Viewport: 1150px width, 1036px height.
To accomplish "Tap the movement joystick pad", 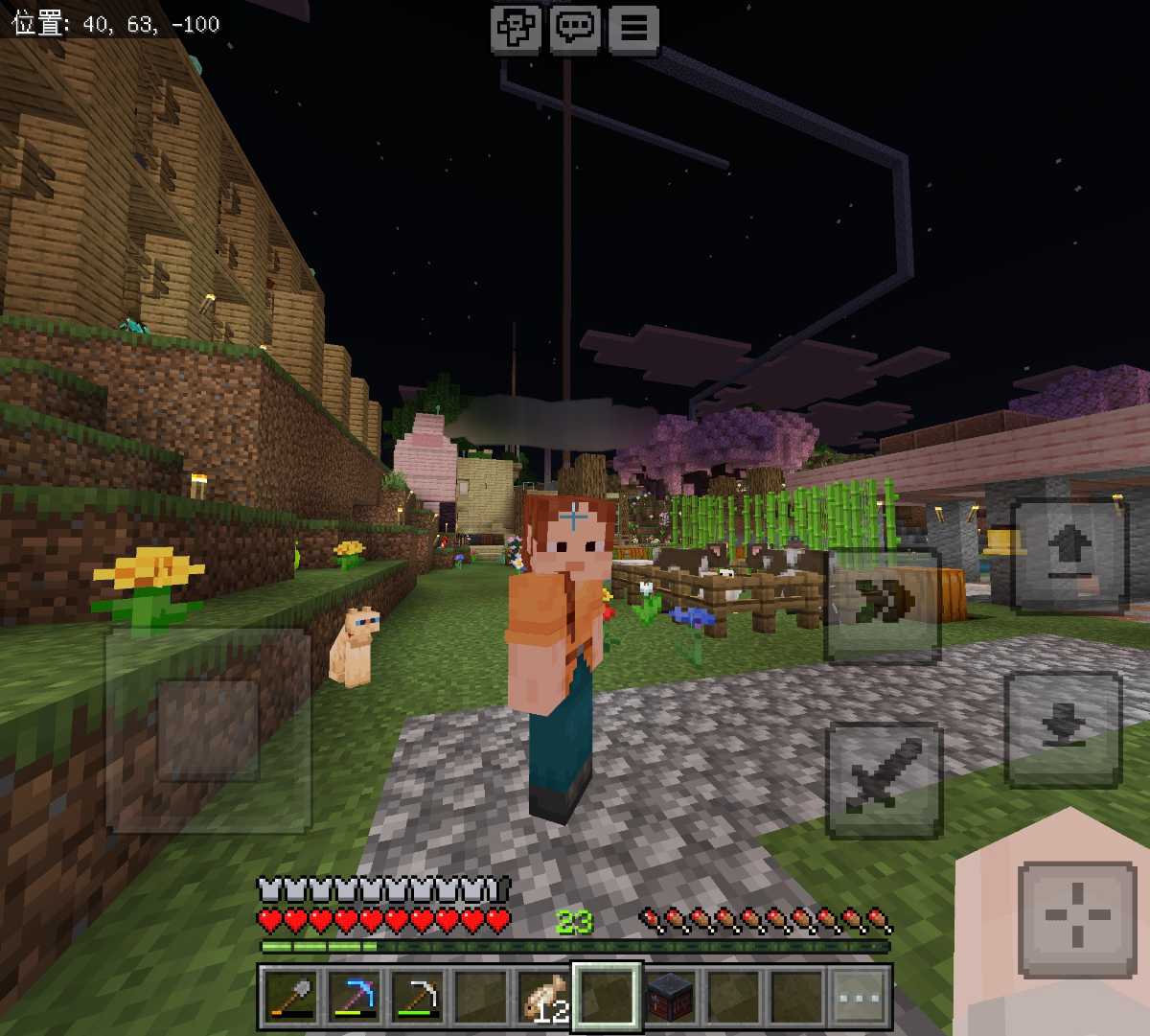I will coord(208,730).
